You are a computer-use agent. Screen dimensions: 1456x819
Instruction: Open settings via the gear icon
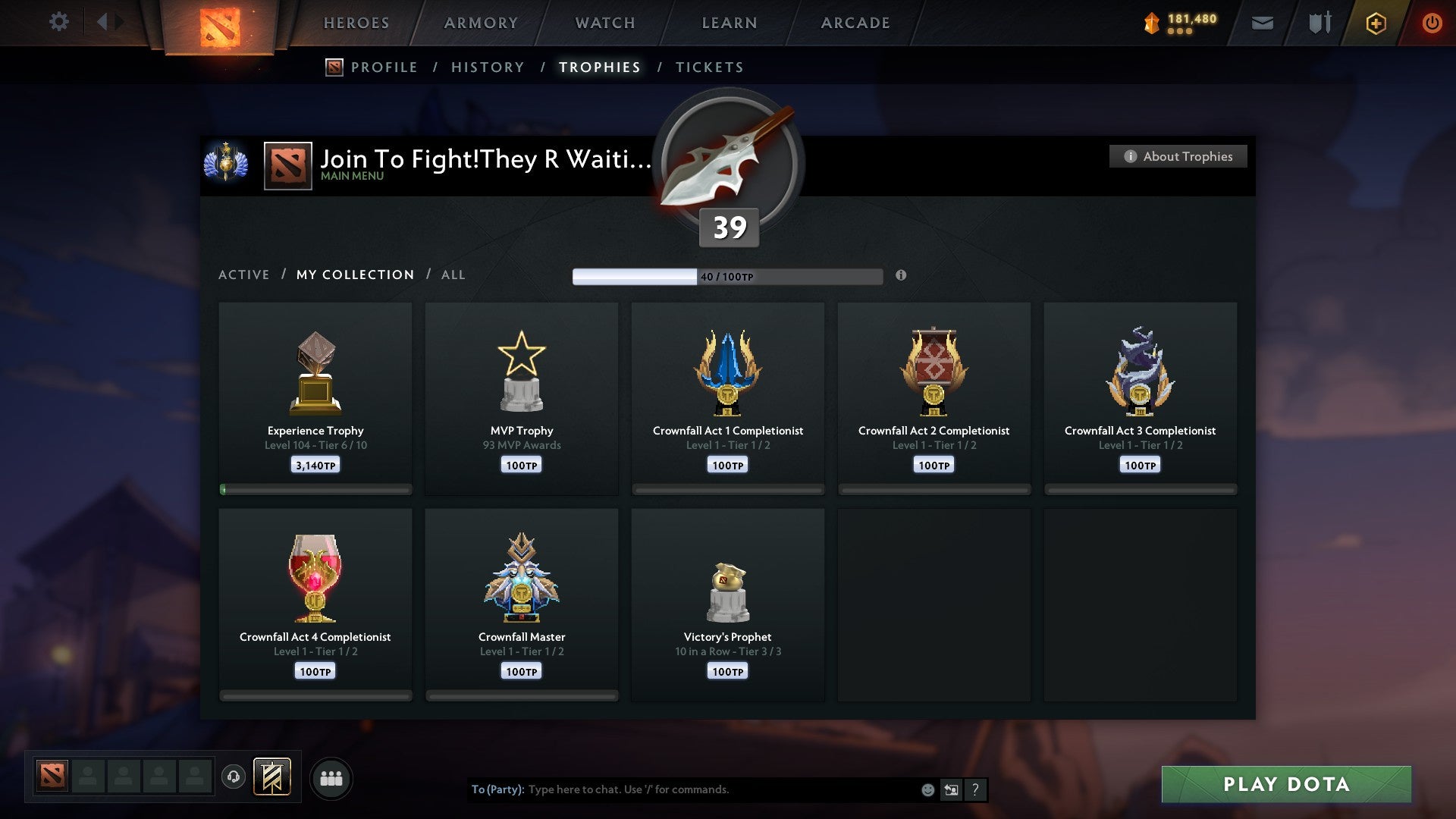point(59,21)
